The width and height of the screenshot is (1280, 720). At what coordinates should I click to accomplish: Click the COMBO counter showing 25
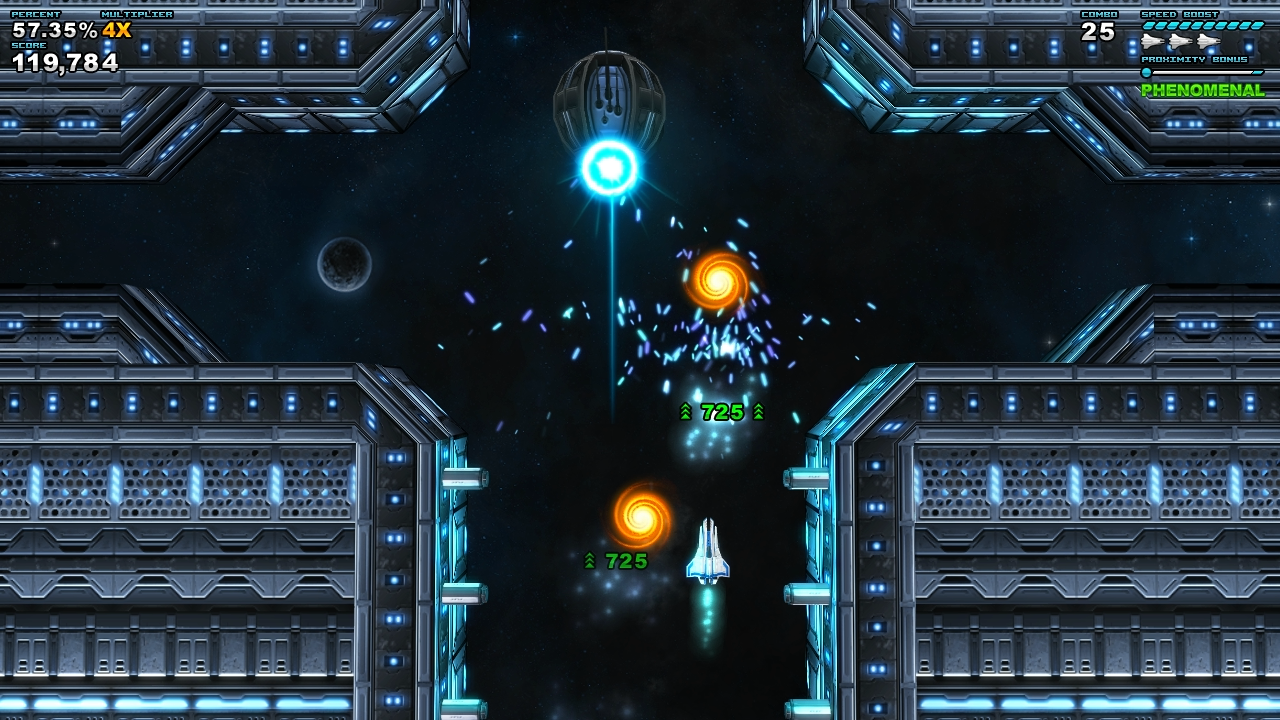1098,32
